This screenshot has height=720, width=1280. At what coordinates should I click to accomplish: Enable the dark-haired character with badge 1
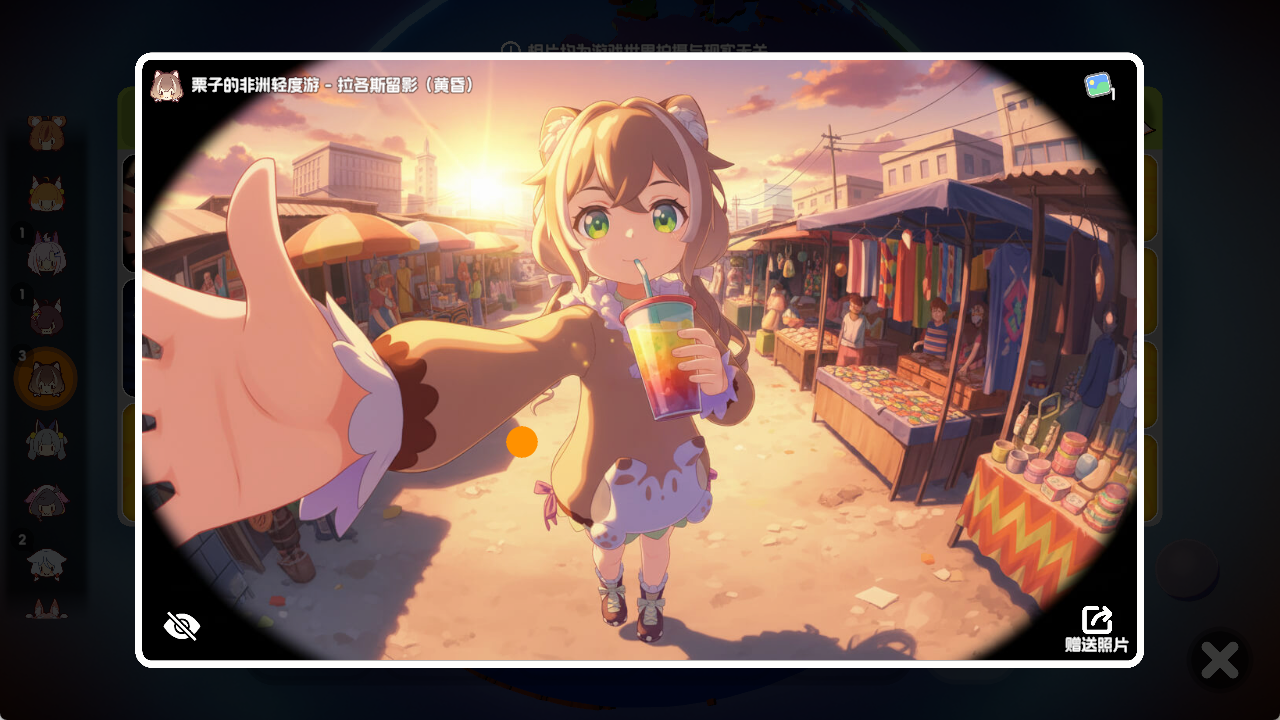[x=44, y=317]
